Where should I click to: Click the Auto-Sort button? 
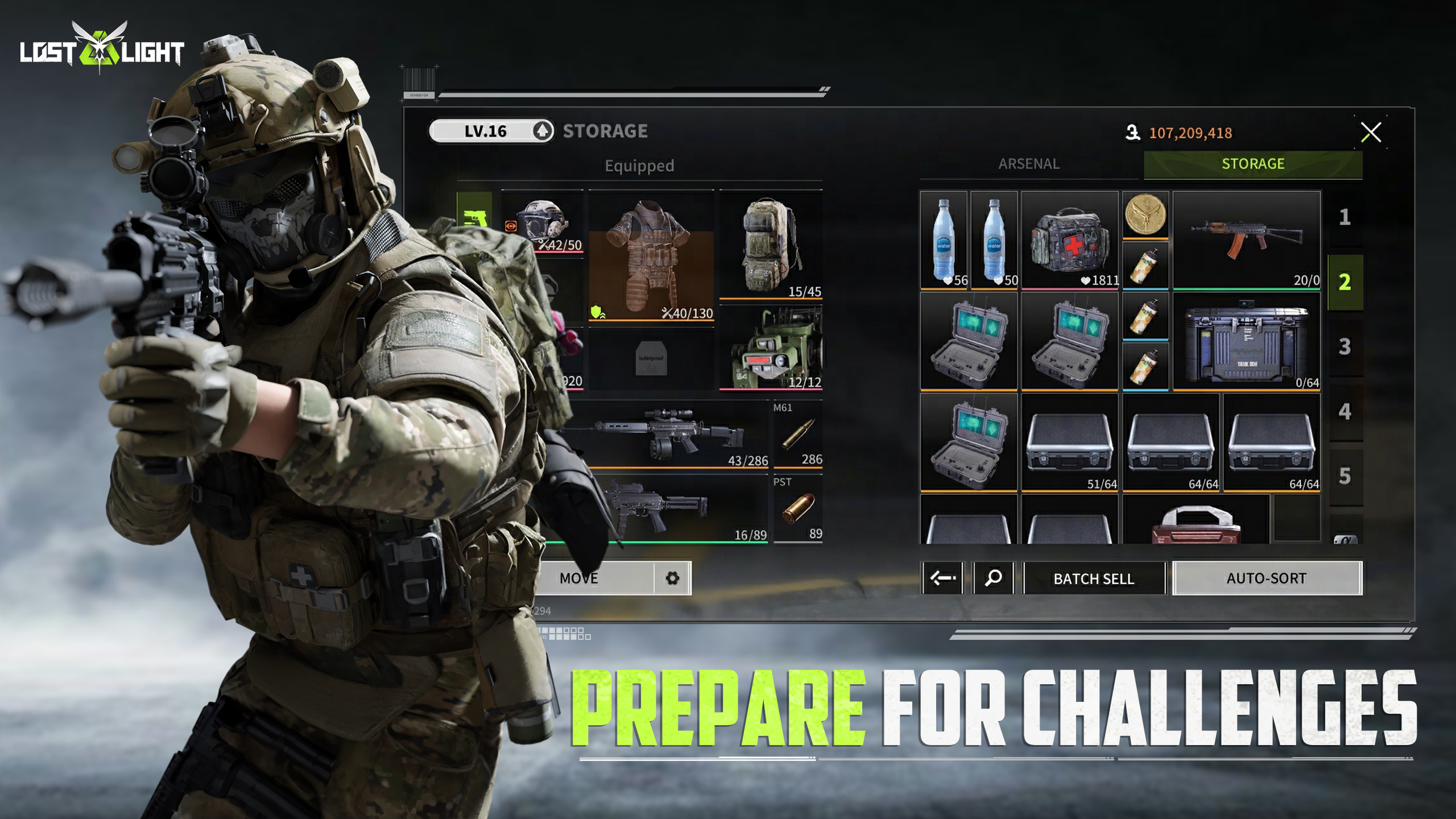tap(1266, 578)
